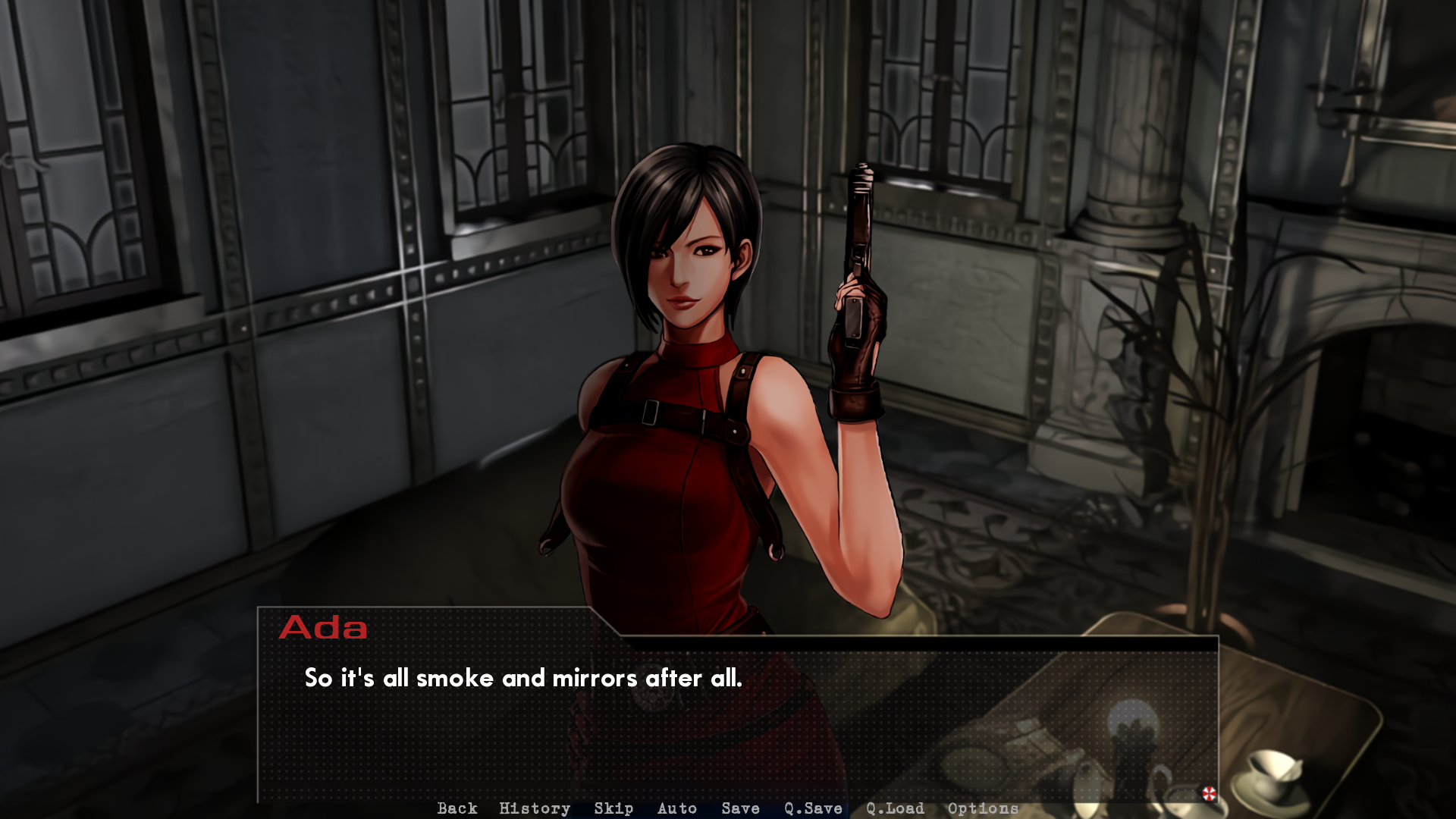Activate Skip to fast-forward dialogue
Viewport: 1456px width, 819px height.
click(x=613, y=808)
